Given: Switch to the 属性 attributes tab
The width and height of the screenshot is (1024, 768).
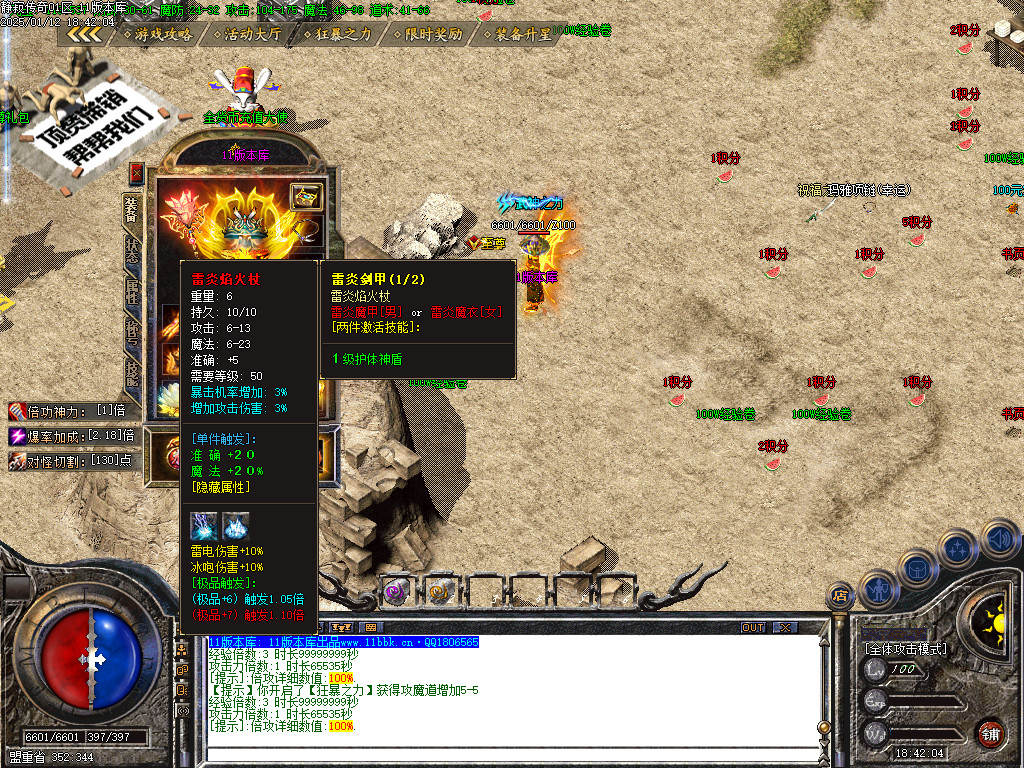Looking at the screenshot, I should click(132, 291).
